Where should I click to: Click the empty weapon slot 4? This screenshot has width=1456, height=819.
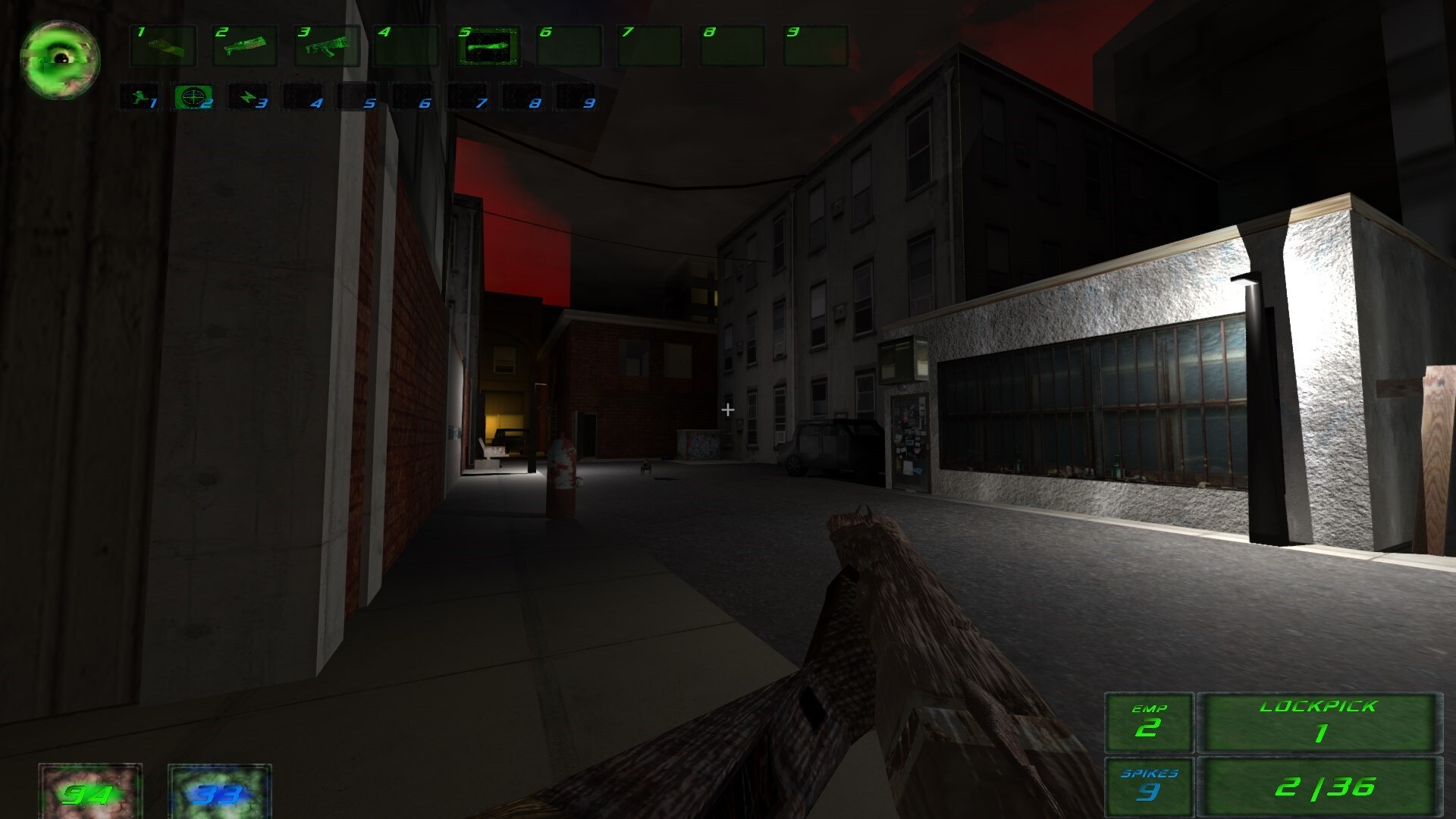pyautogui.click(x=407, y=47)
